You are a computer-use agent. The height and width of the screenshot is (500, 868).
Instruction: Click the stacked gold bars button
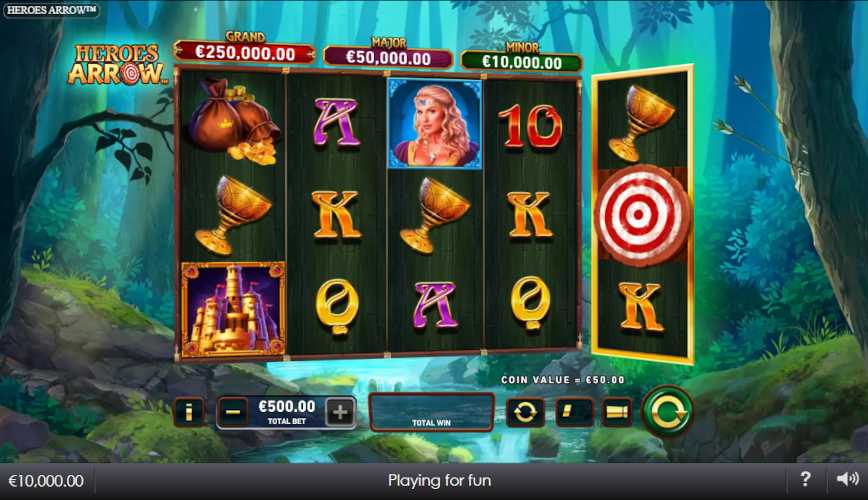616,411
